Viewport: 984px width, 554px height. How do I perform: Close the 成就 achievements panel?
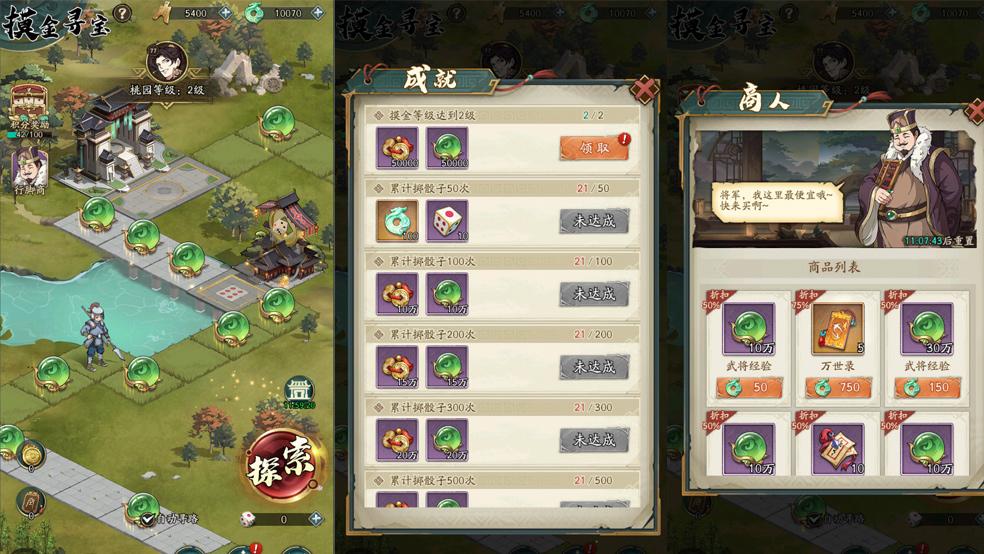click(646, 91)
